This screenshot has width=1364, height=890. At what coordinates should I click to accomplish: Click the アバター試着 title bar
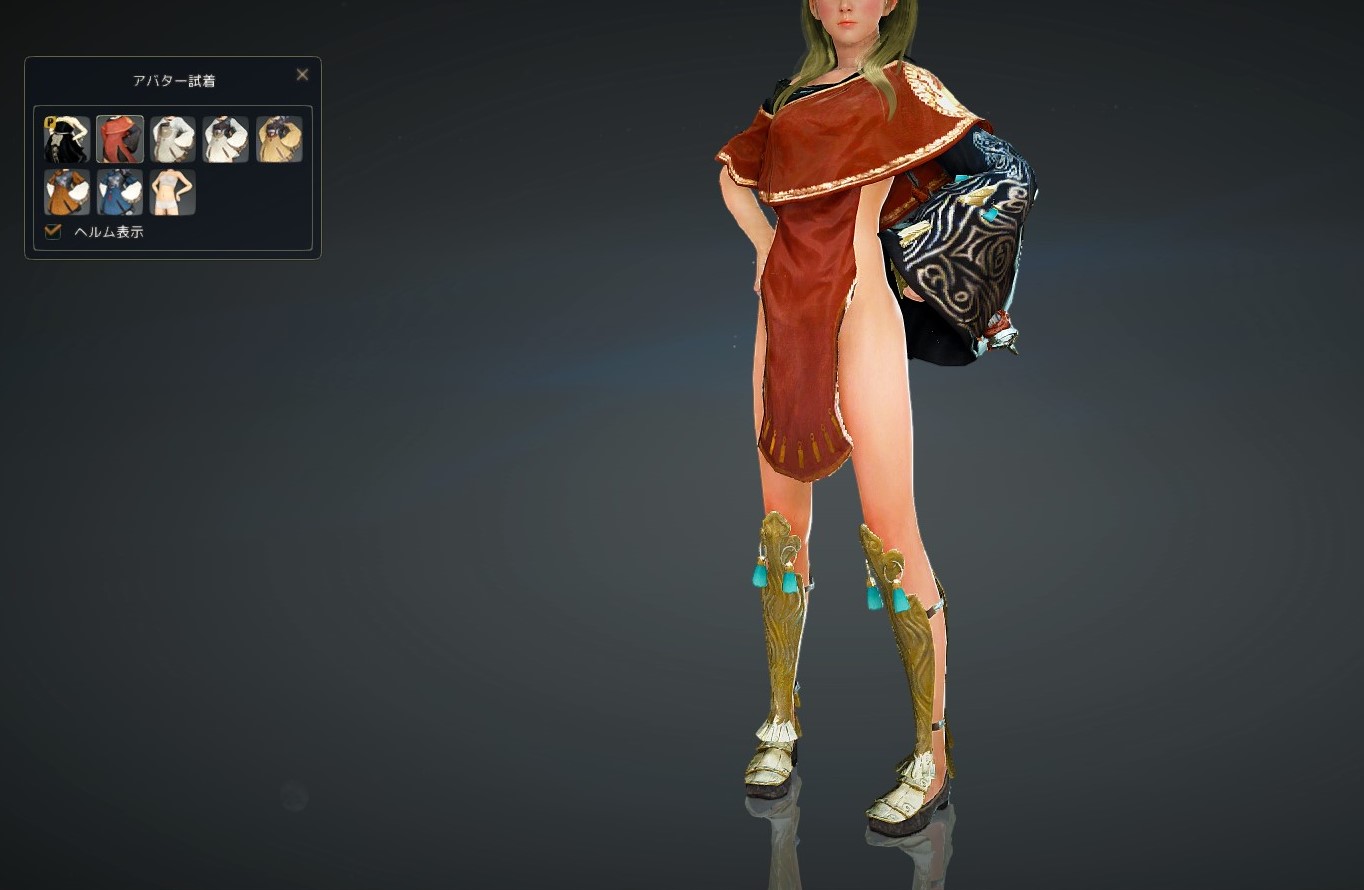pyautogui.click(x=173, y=80)
